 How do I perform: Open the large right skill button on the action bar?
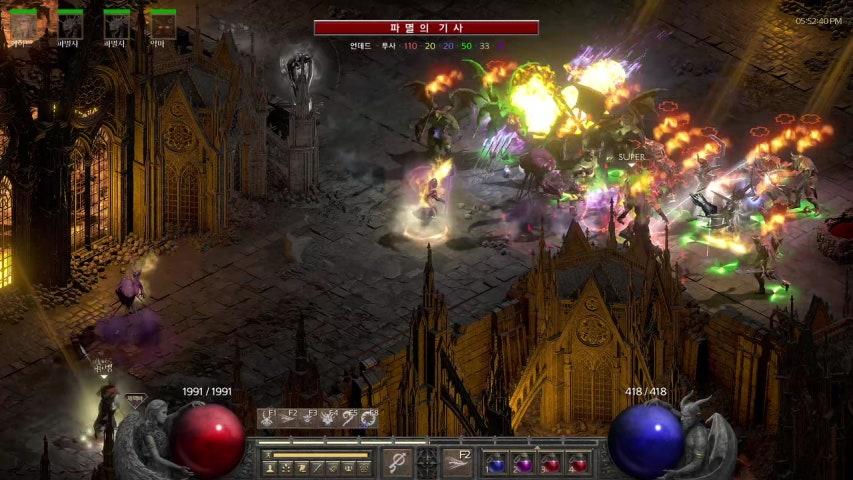(458, 462)
